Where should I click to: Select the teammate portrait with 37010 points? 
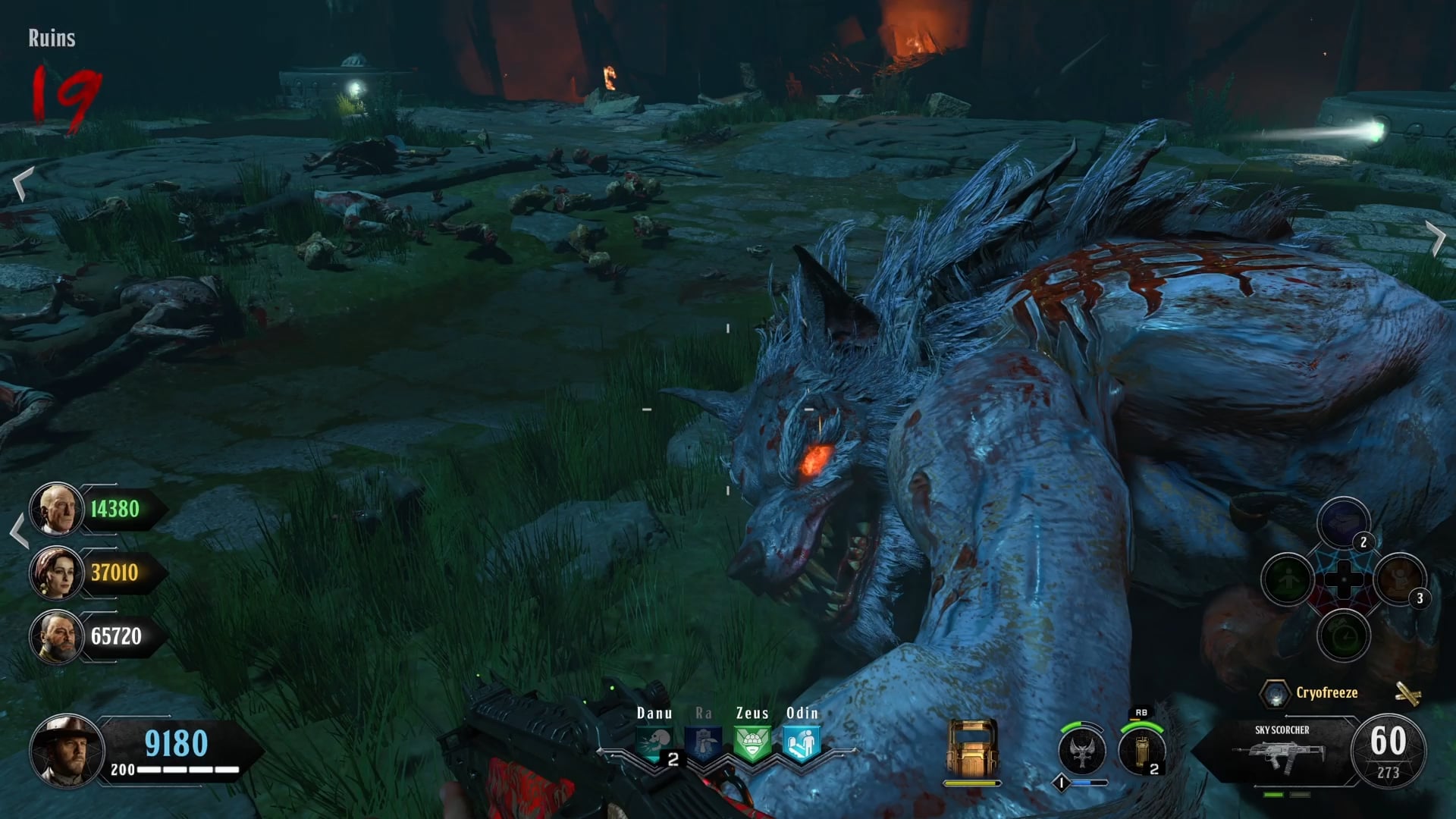(x=56, y=573)
